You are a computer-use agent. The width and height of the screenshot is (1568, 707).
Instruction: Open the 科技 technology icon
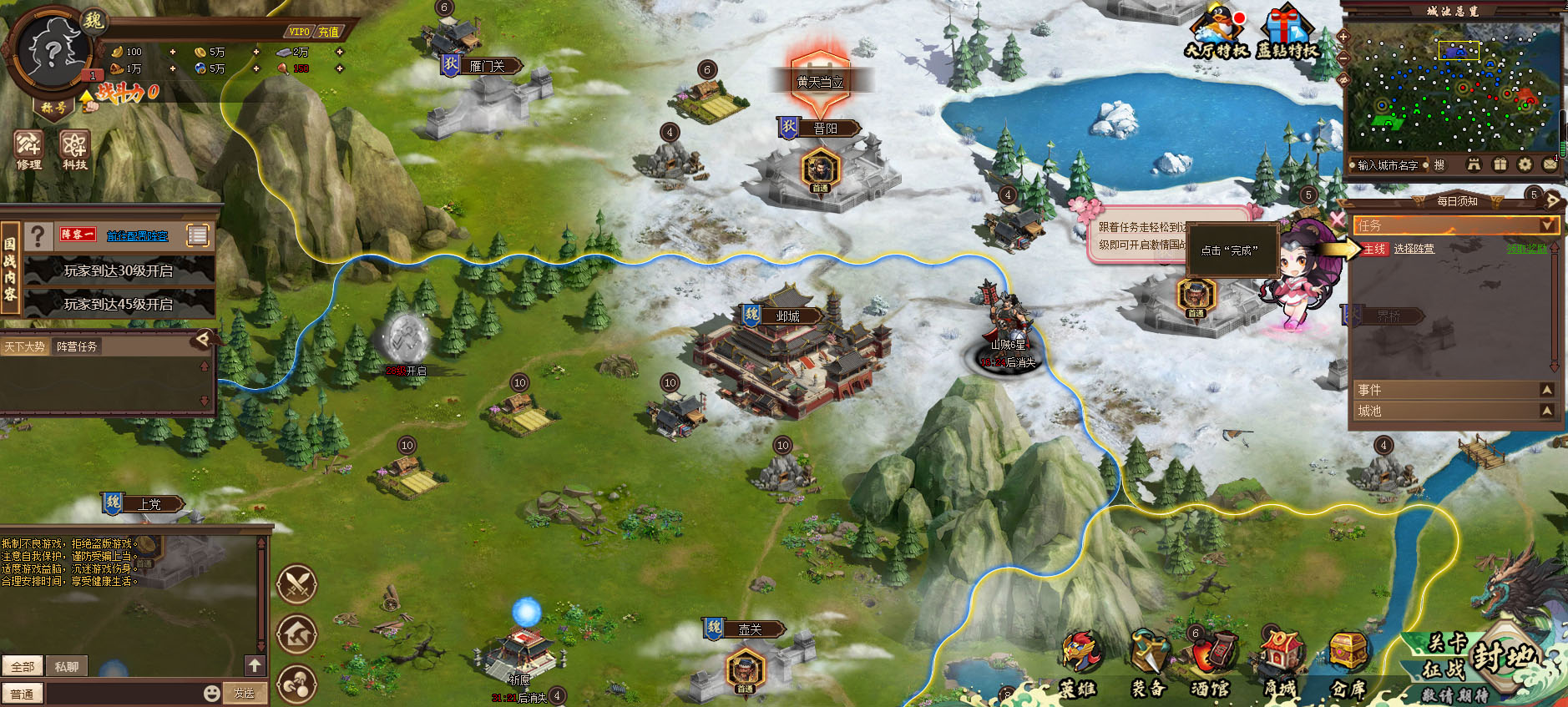[74, 149]
